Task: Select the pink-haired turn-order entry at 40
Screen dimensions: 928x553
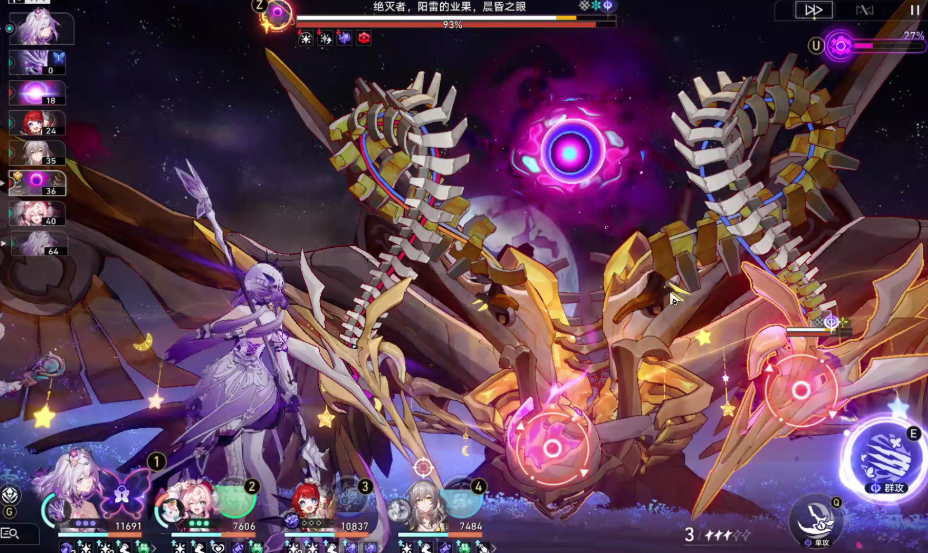Action: coord(37,213)
